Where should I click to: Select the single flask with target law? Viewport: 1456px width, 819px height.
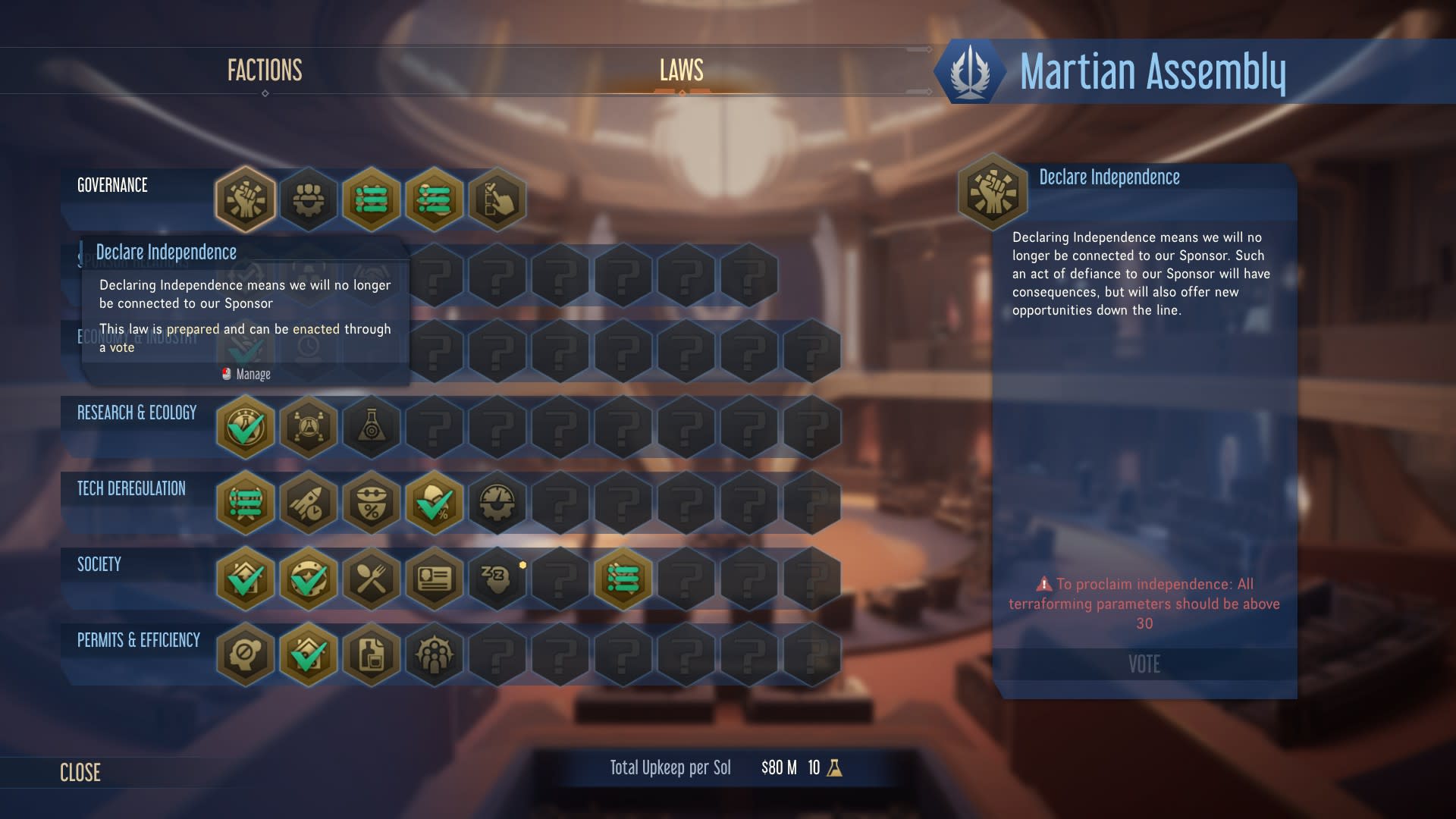[371, 427]
